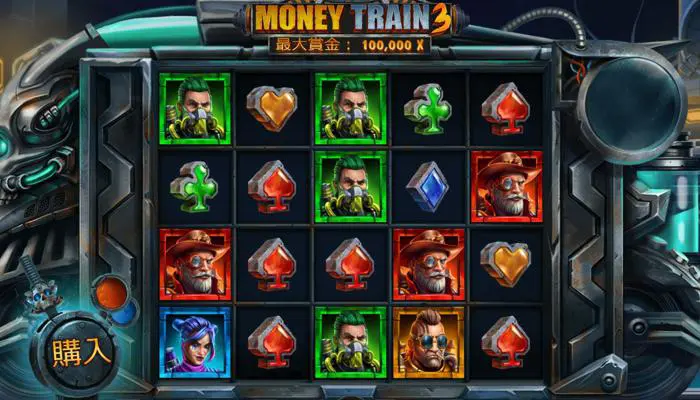Open the 購入 bonus buy button
Viewport: 700px width, 400px height.
point(82,352)
